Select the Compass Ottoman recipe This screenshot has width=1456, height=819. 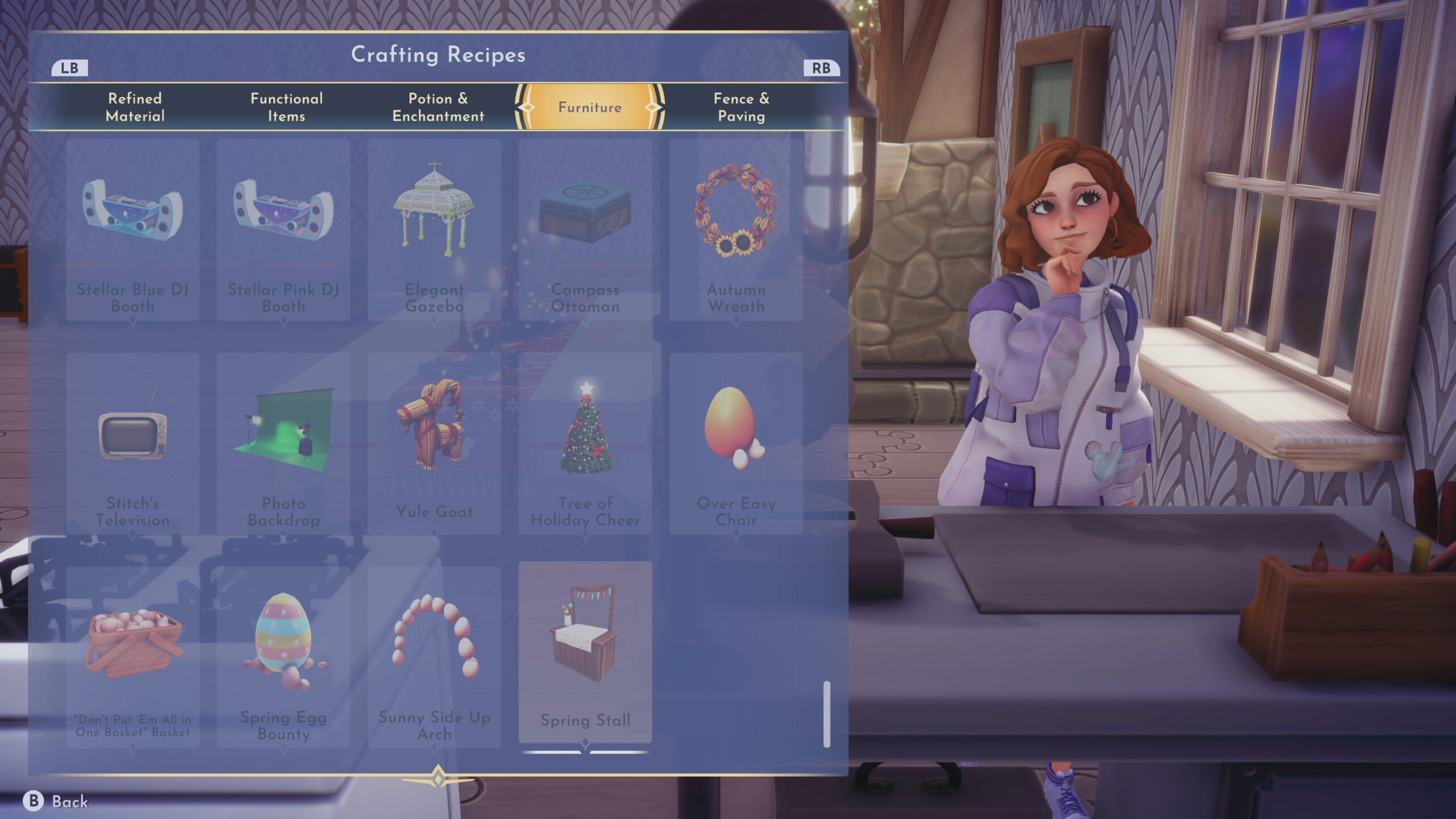coord(585,230)
